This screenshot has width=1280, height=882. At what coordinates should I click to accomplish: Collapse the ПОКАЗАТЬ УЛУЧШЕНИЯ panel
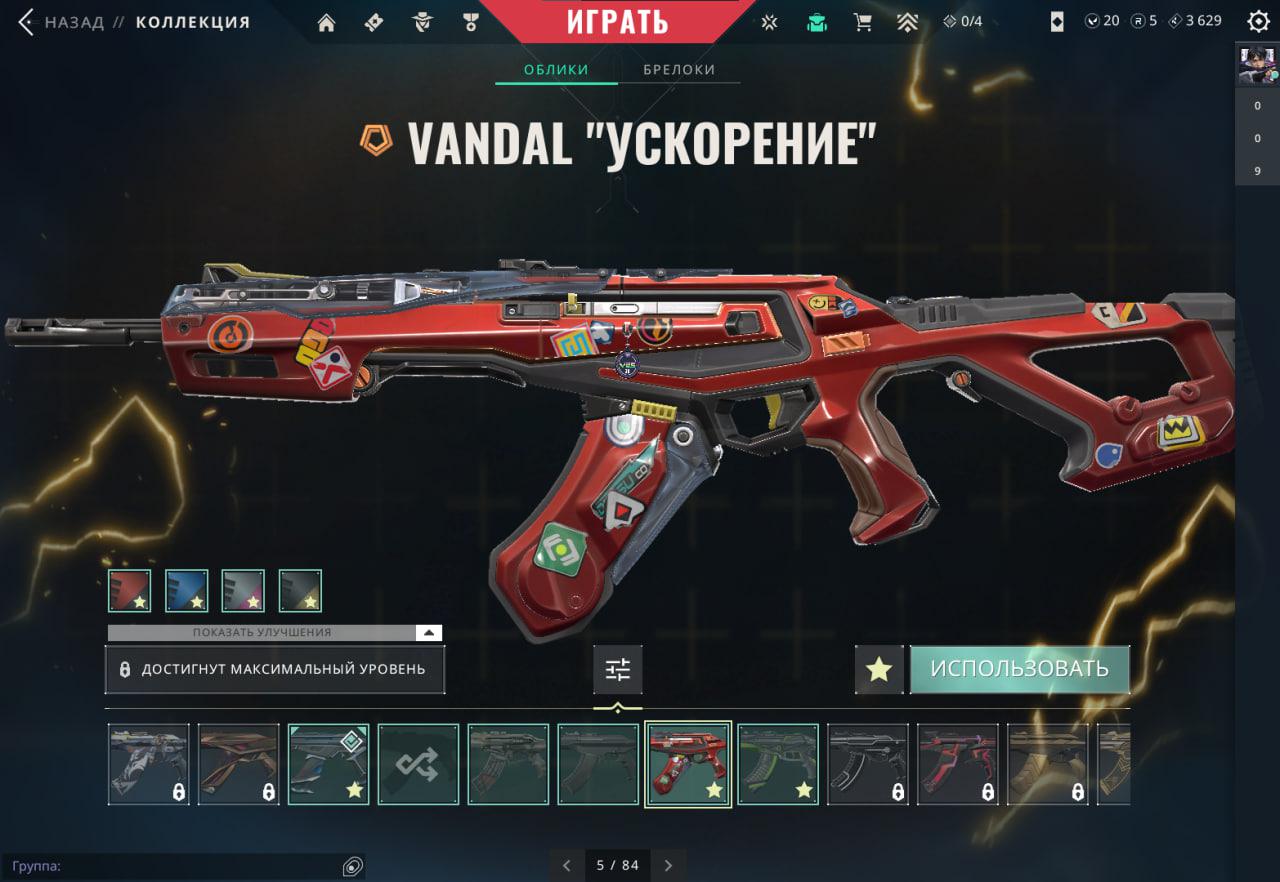(x=427, y=633)
